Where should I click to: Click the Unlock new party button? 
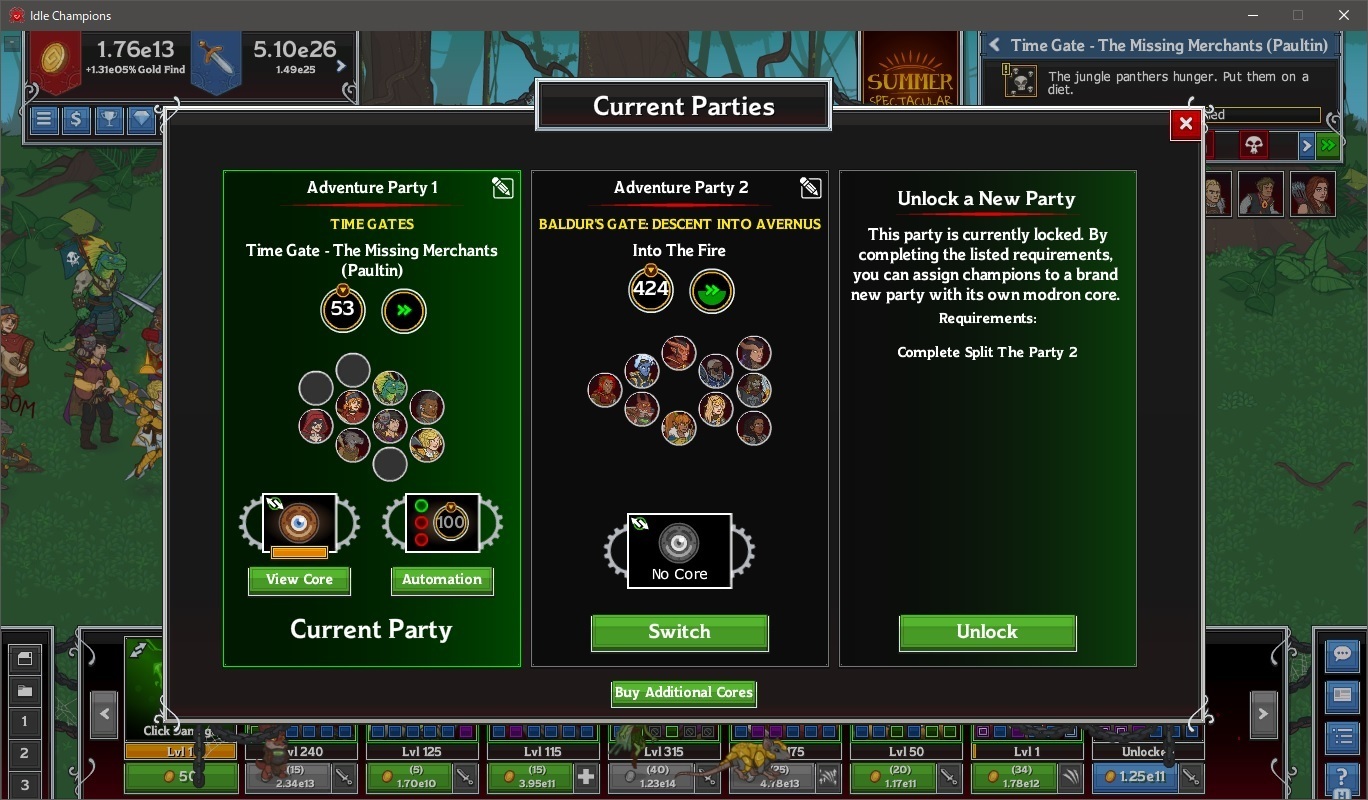[x=987, y=632]
